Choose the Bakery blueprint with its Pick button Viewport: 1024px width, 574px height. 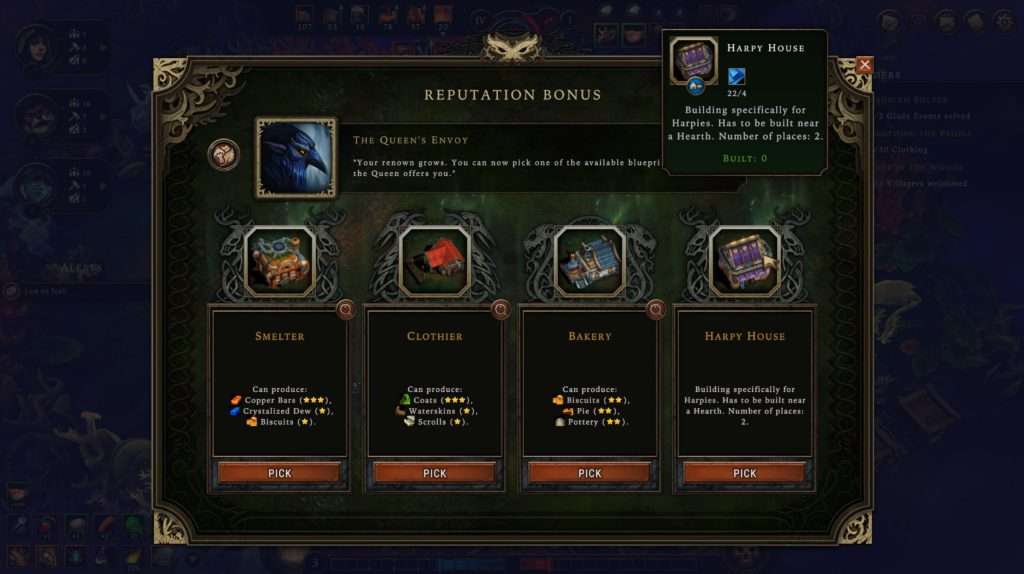589,473
